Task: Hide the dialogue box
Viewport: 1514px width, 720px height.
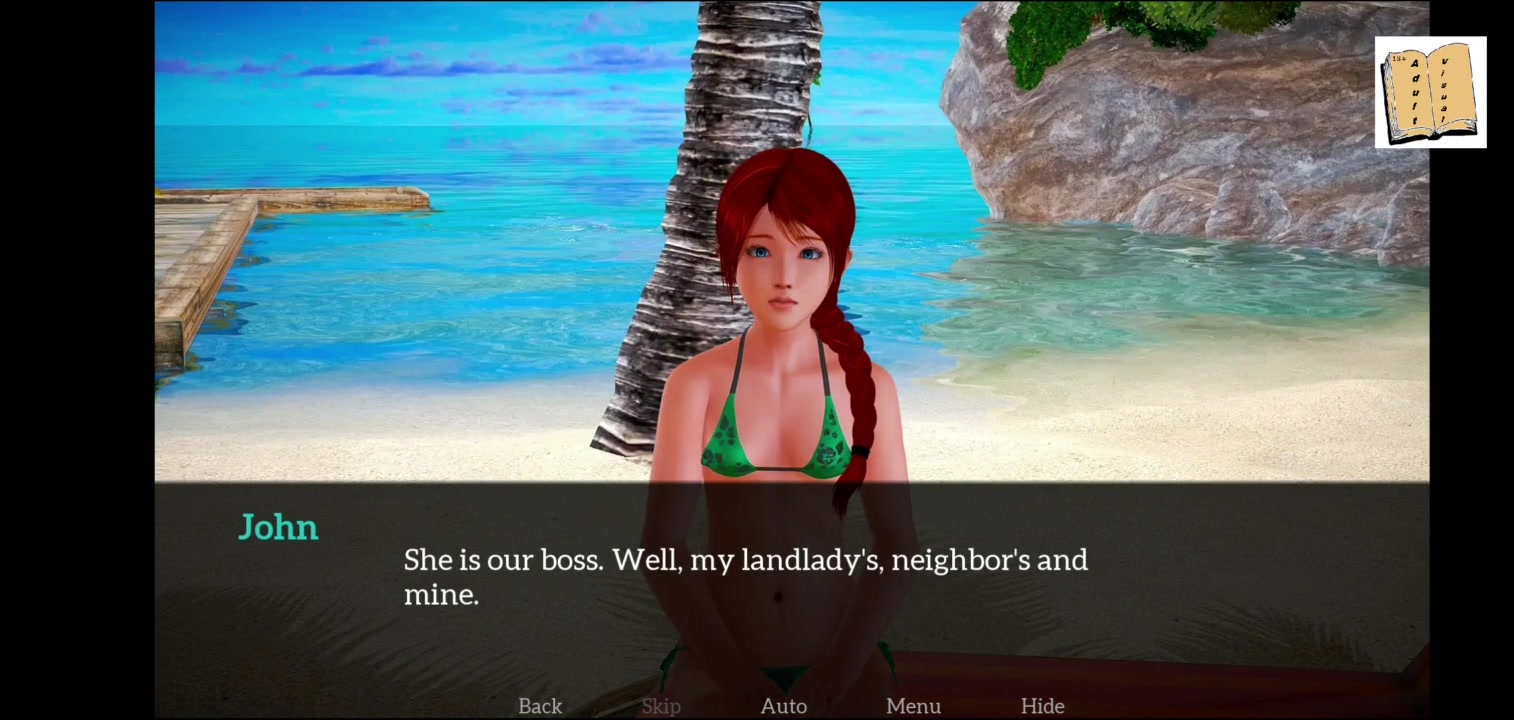Action: pyautogui.click(x=1042, y=706)
